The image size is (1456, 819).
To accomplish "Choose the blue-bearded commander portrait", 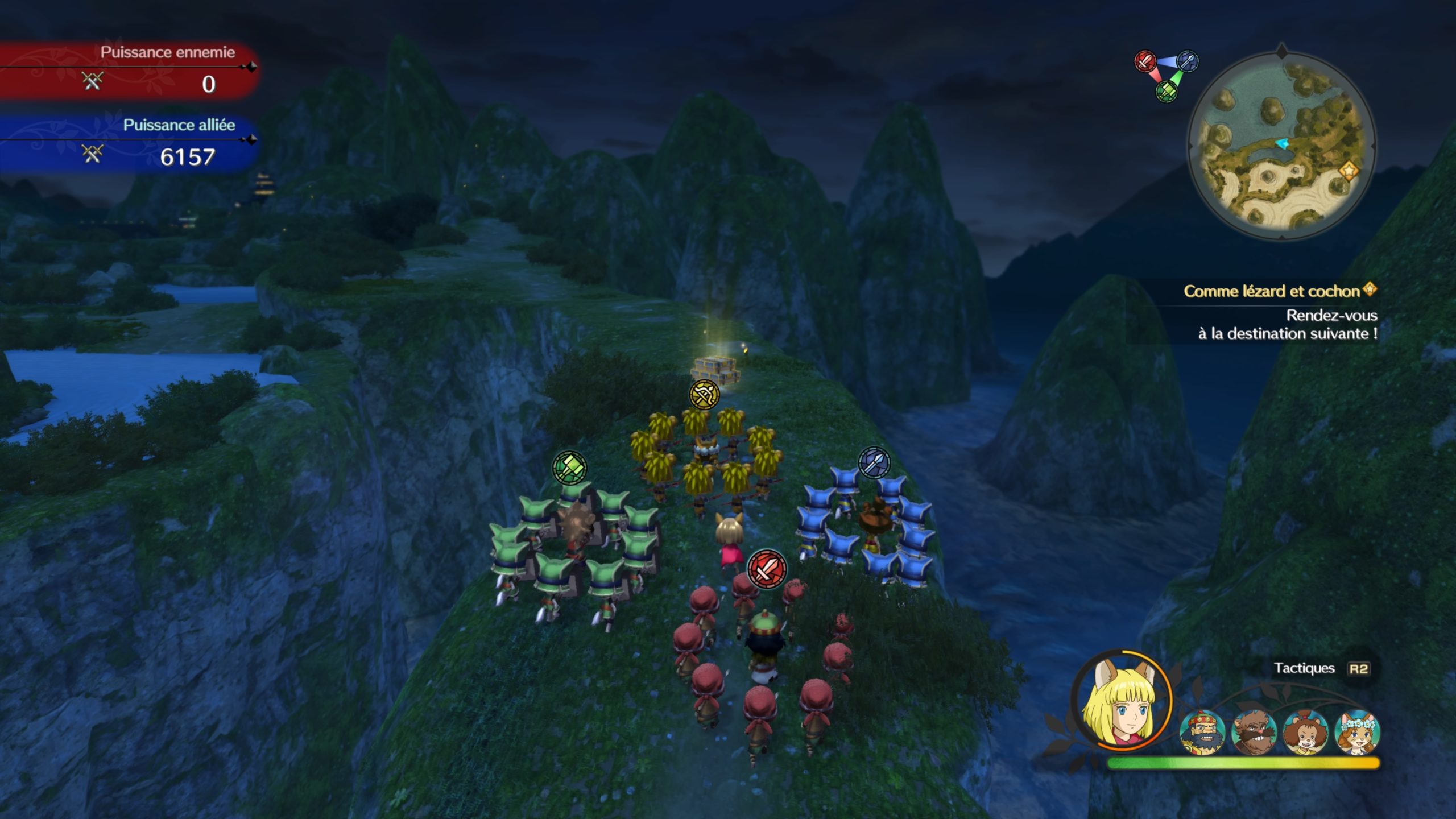I will 1202,732.
